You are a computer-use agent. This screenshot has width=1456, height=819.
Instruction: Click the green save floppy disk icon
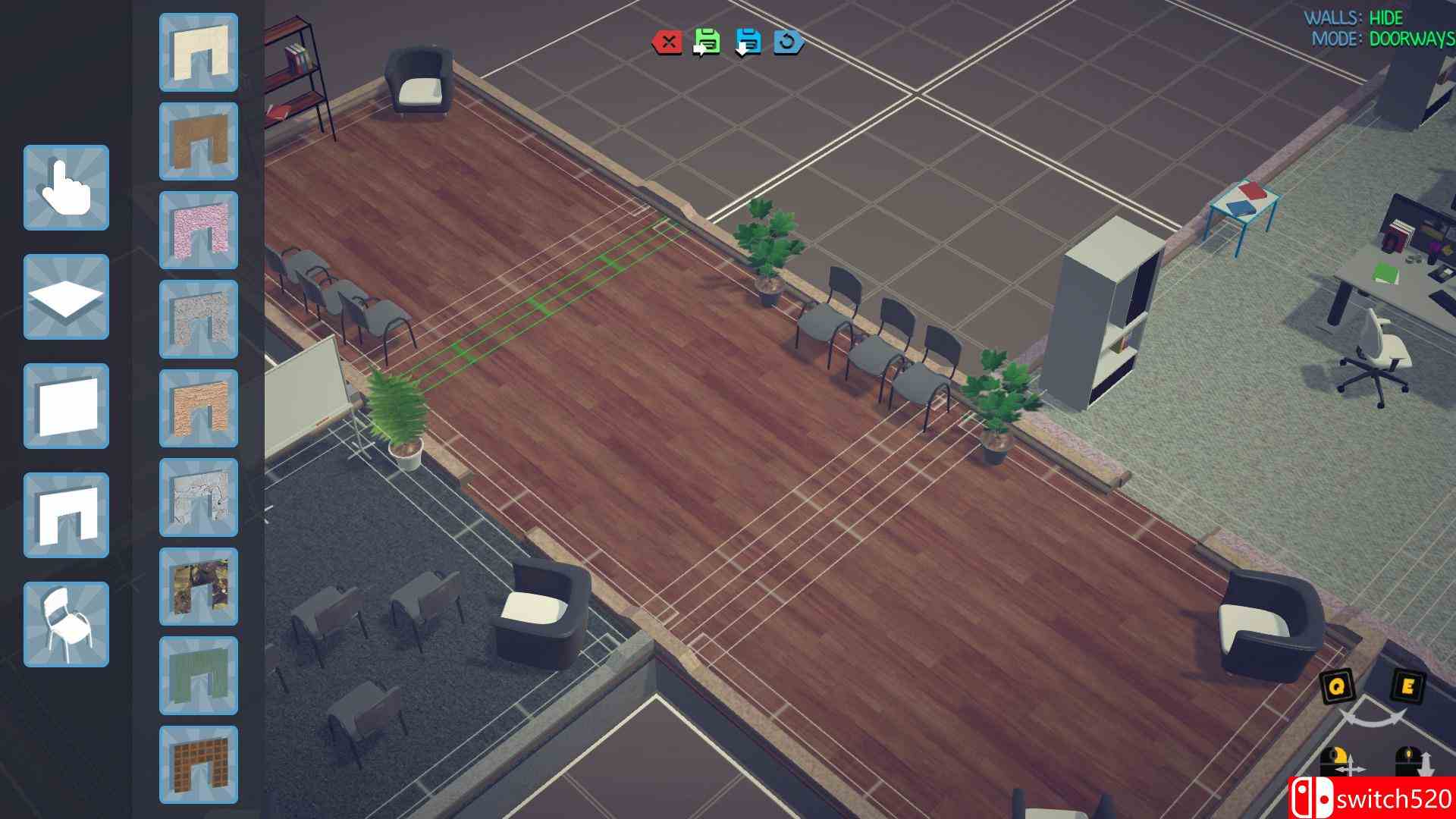tap(708, 43)
